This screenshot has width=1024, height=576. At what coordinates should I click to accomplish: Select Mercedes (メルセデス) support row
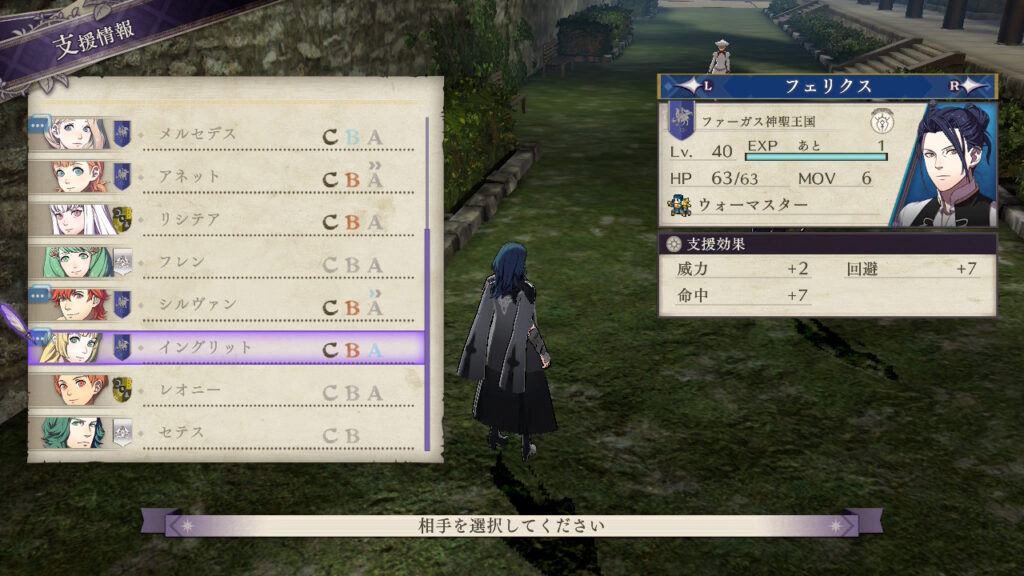pyautogui.click(x=228, y=133)
